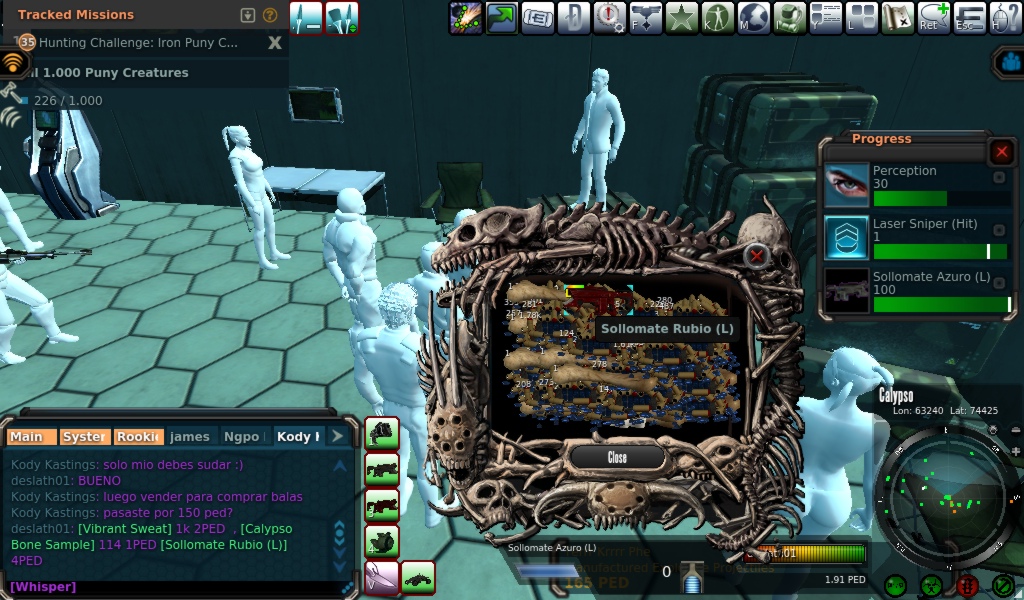Viewport: 1024px width, 600px height.
Task: Click the green star toolbar icon
Action: point(682,17)
